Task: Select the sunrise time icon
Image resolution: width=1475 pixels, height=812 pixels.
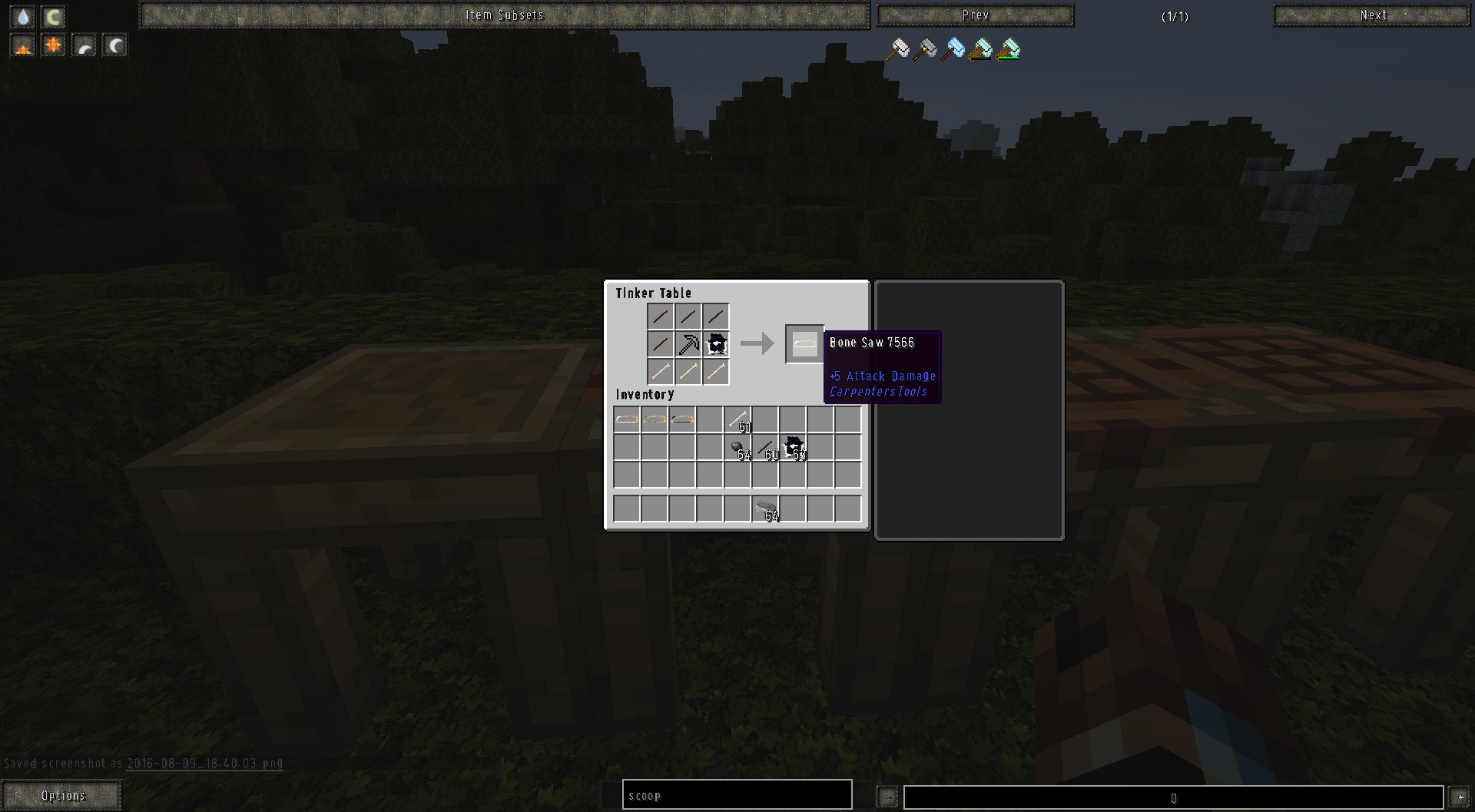Action: (22, 45)
